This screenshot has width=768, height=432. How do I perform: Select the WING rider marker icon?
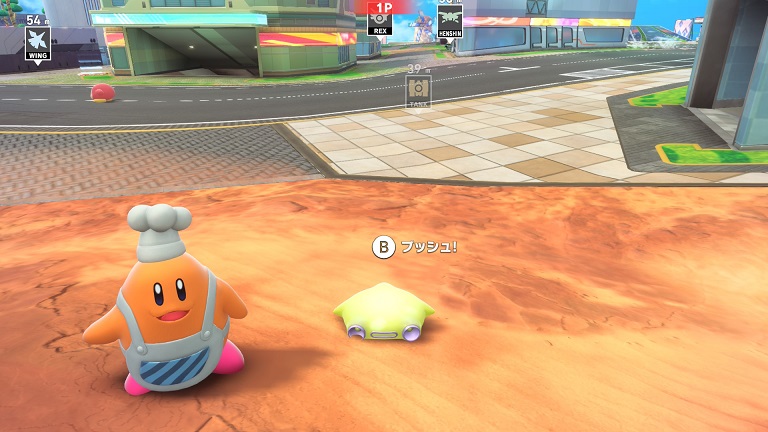pyautogui.click(x=38, y=39)
